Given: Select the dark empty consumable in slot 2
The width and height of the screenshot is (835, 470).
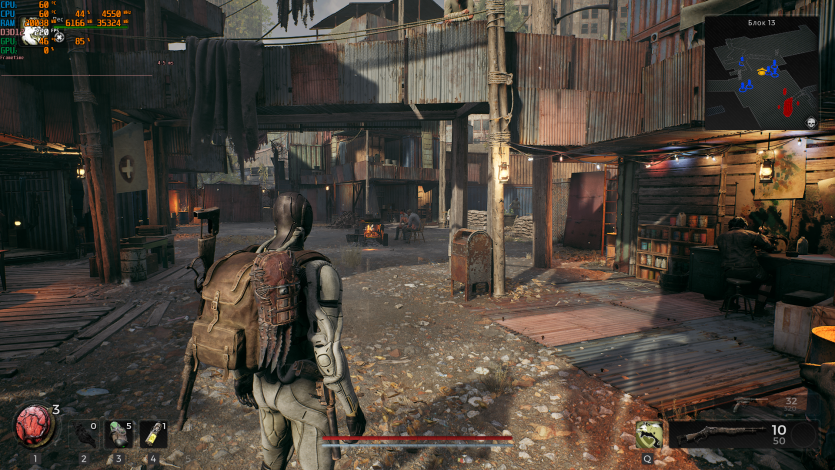Looking at the screenshot, I should [x=84, y=434].
